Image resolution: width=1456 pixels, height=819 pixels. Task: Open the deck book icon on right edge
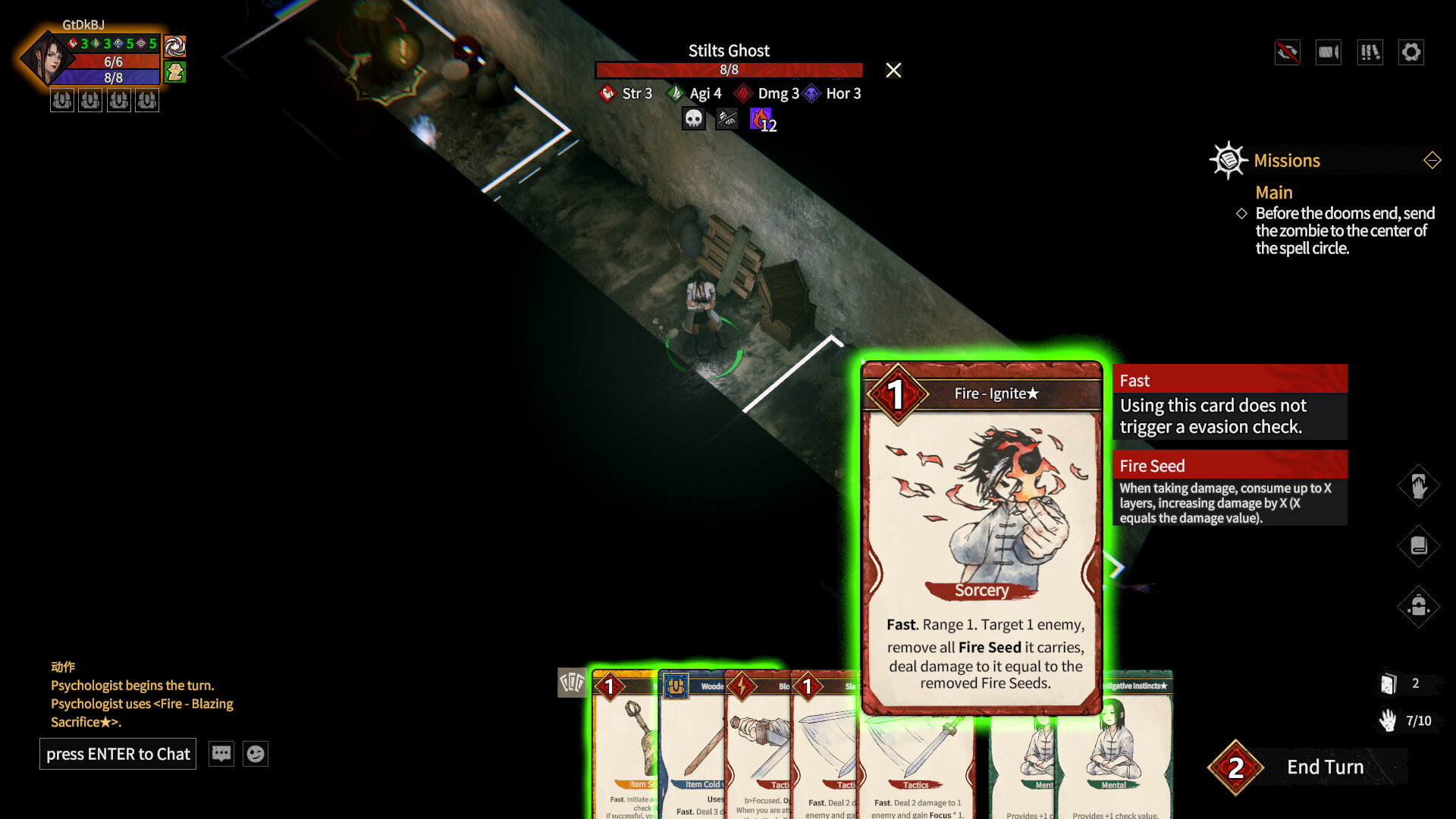point(1419,546)
